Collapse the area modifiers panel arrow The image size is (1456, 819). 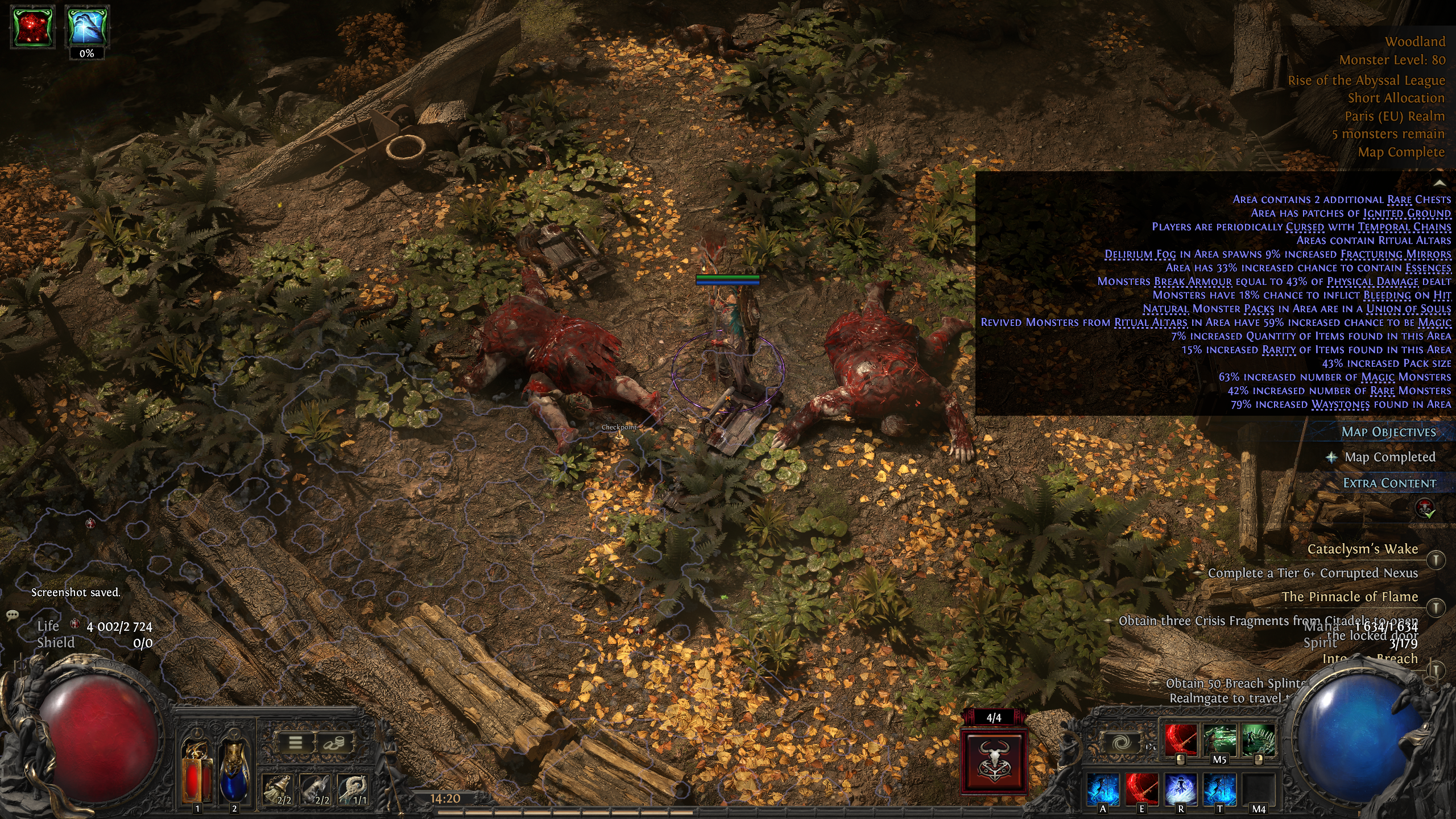pyautogui.click(x=1440, y=183)
